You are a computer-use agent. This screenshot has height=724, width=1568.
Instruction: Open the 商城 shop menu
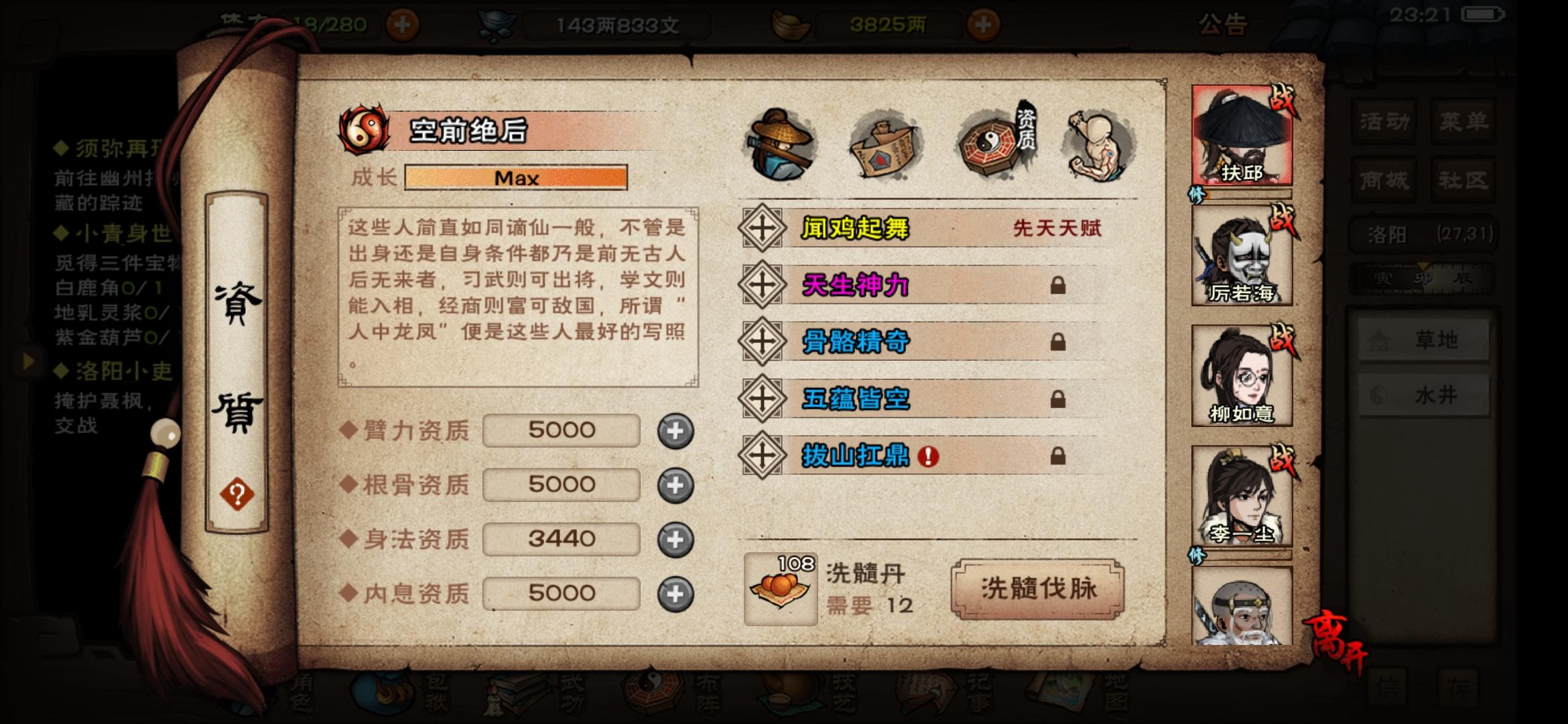1384,179
